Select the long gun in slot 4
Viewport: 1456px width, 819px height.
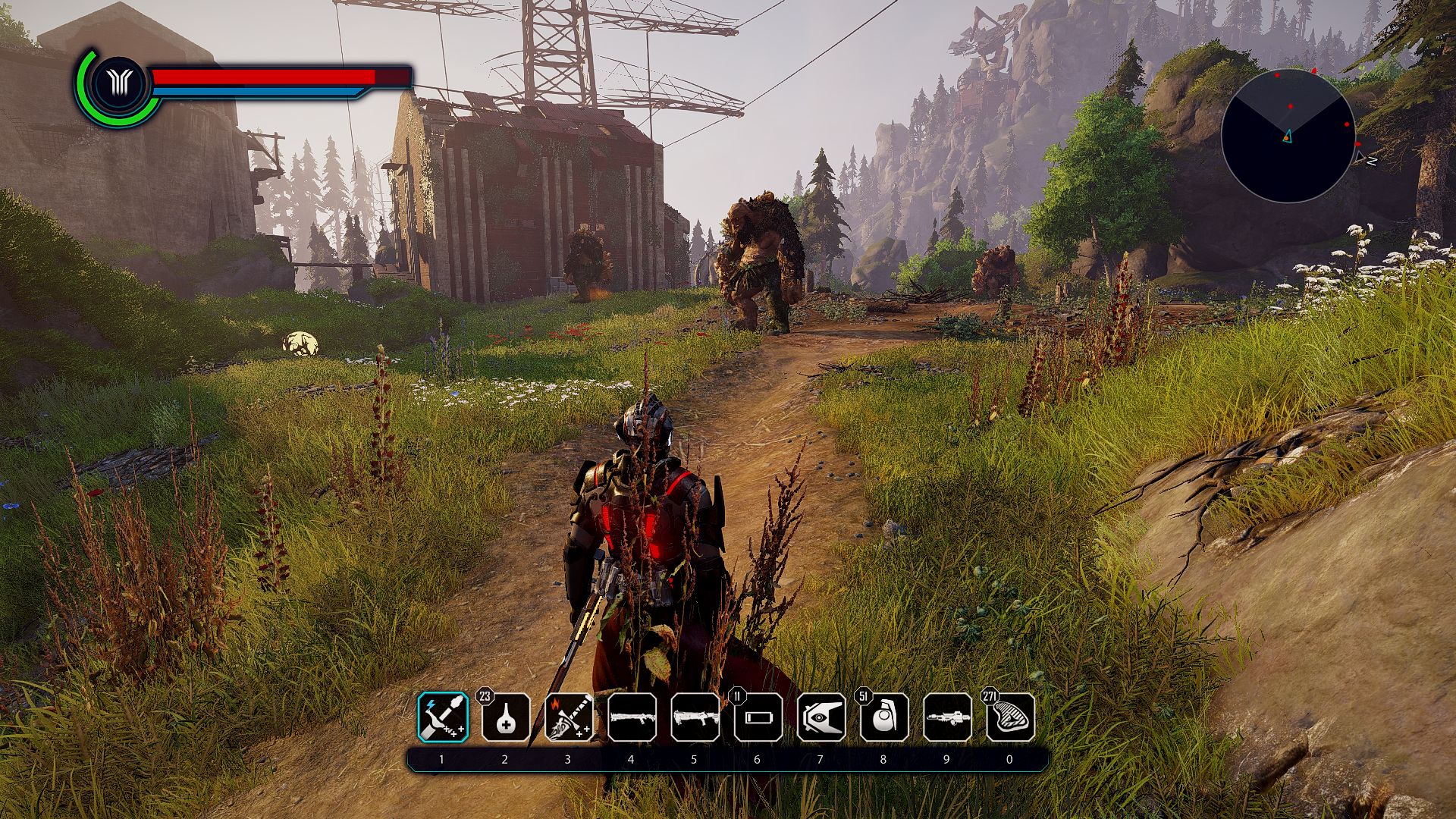(632, 717)
